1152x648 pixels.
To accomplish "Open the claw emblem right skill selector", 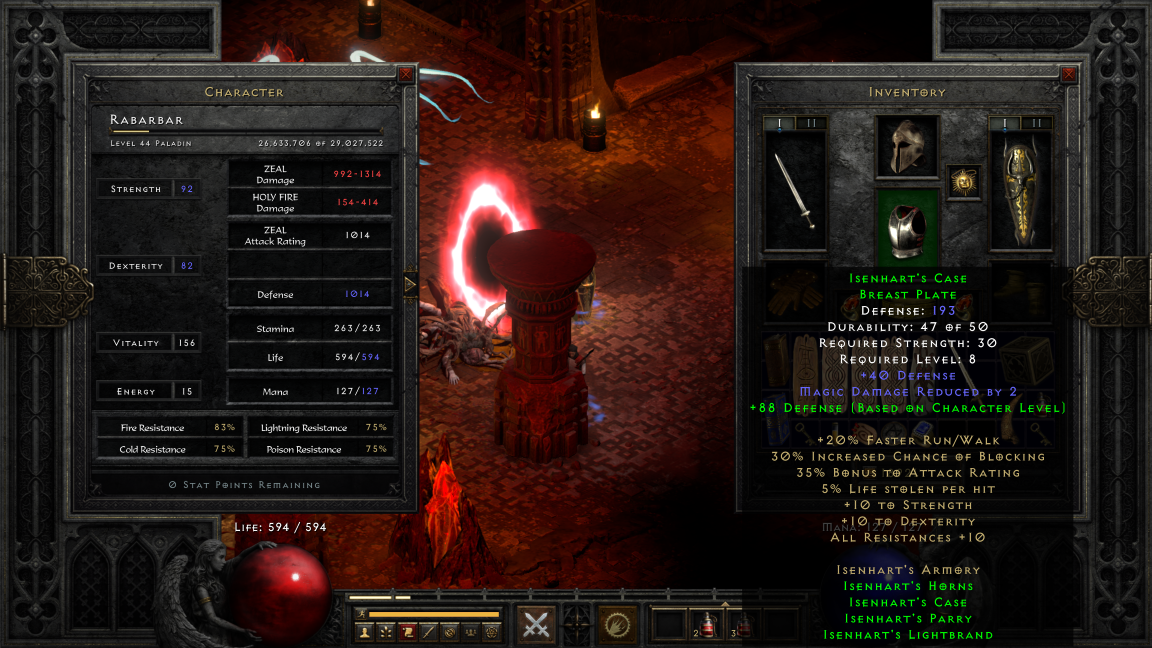I will click(617, 625).
